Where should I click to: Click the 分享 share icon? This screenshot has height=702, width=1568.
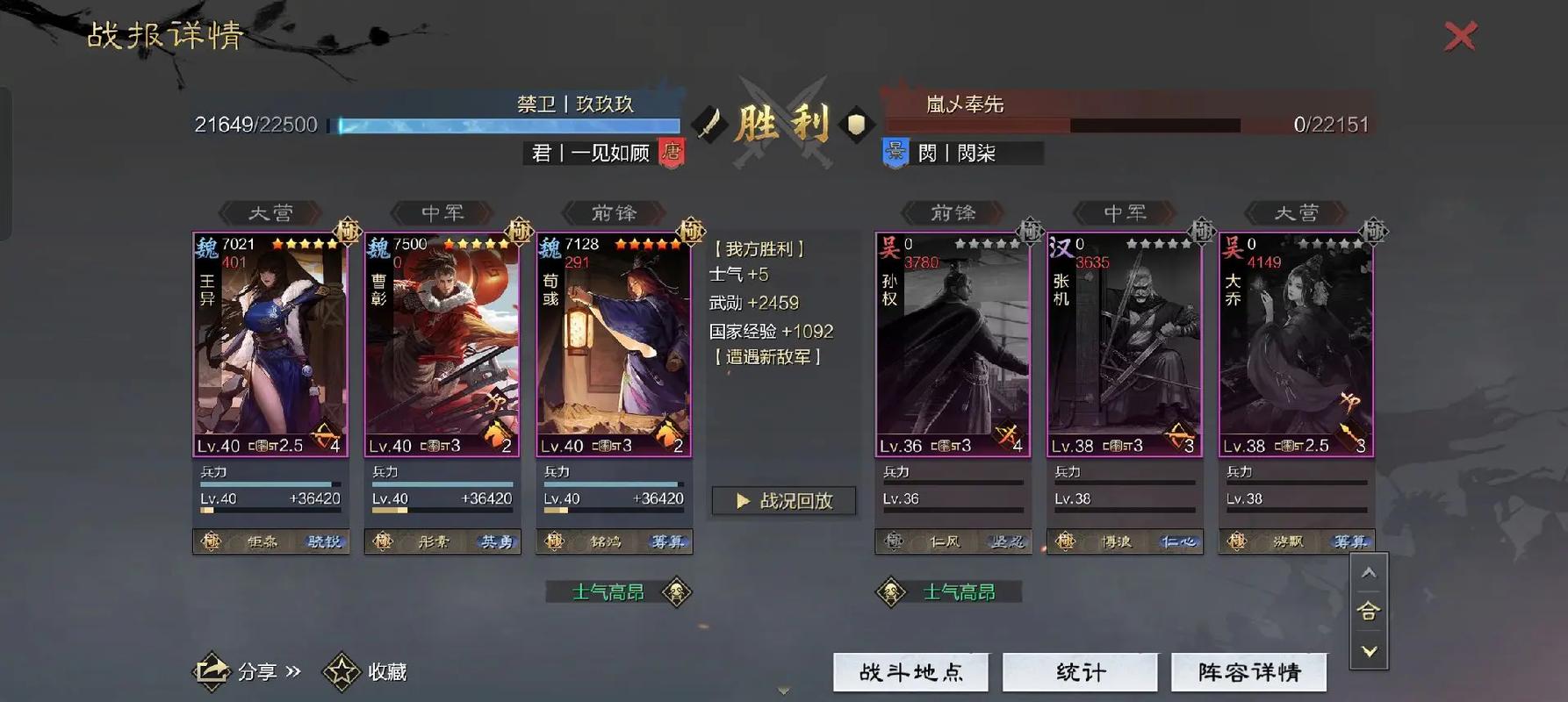tap(212, 671)
